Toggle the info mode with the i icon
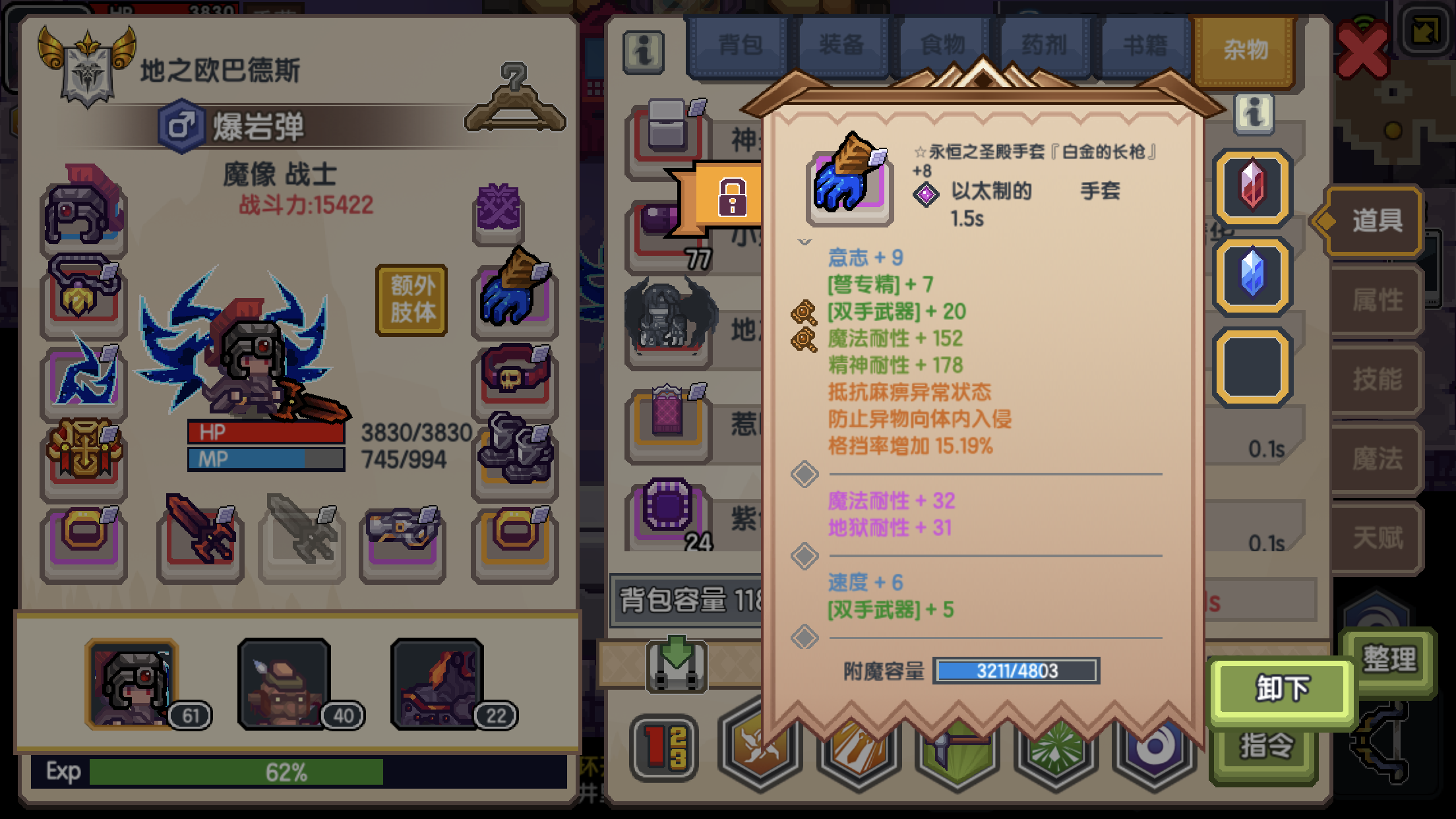This screenshot has height=819, width=1456. [x=645, y=53]
